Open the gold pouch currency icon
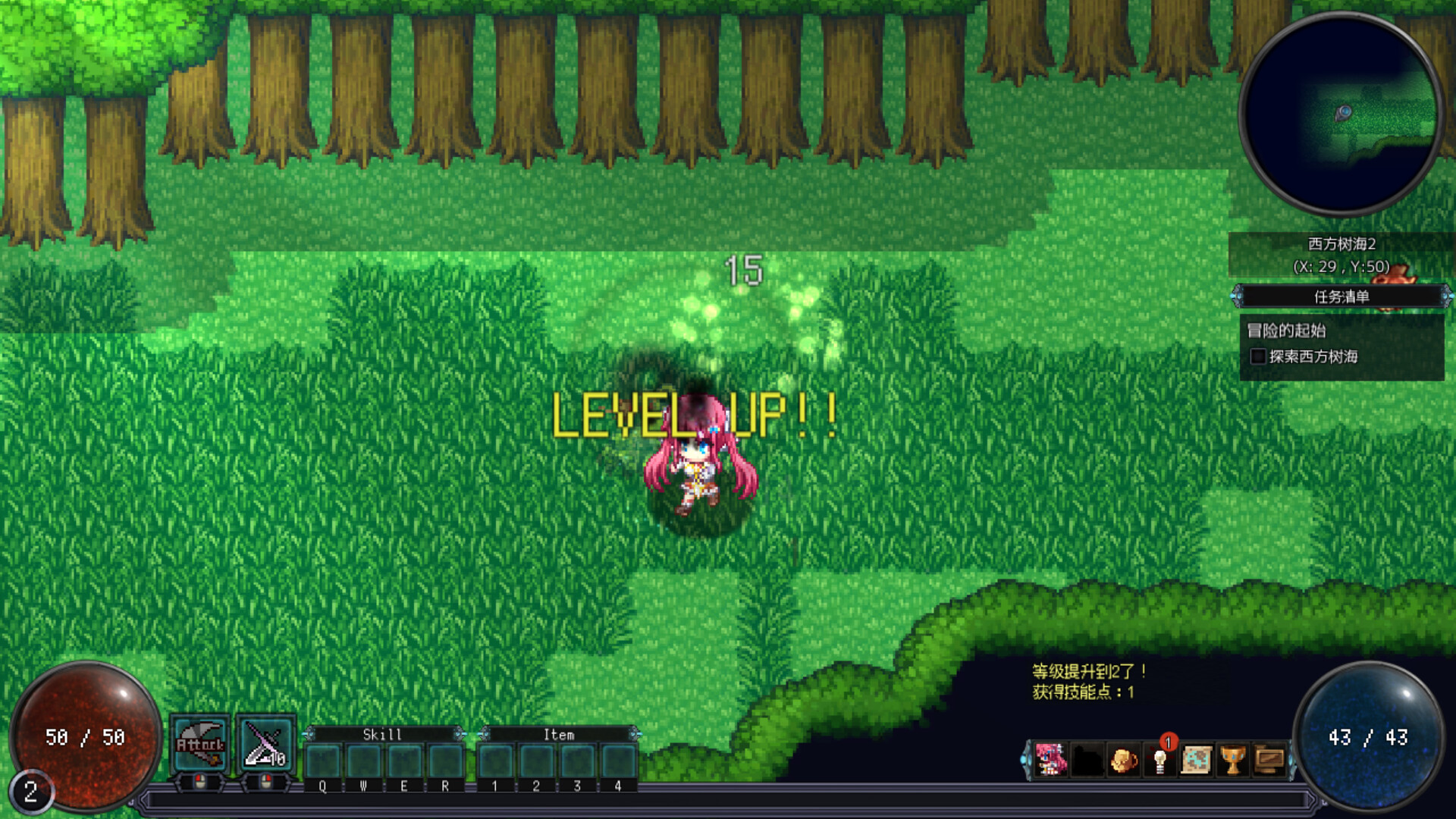This screenshot has width=1456, height=819. 1125,758
